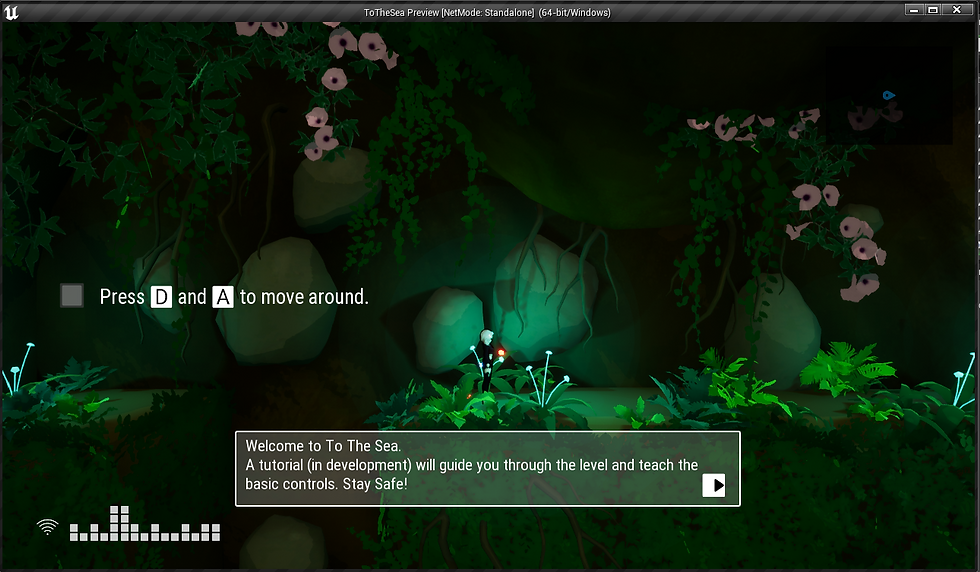Tick the movement tutorial objective checkbox
The image size is (980, 572).
[x=72, y=296]
